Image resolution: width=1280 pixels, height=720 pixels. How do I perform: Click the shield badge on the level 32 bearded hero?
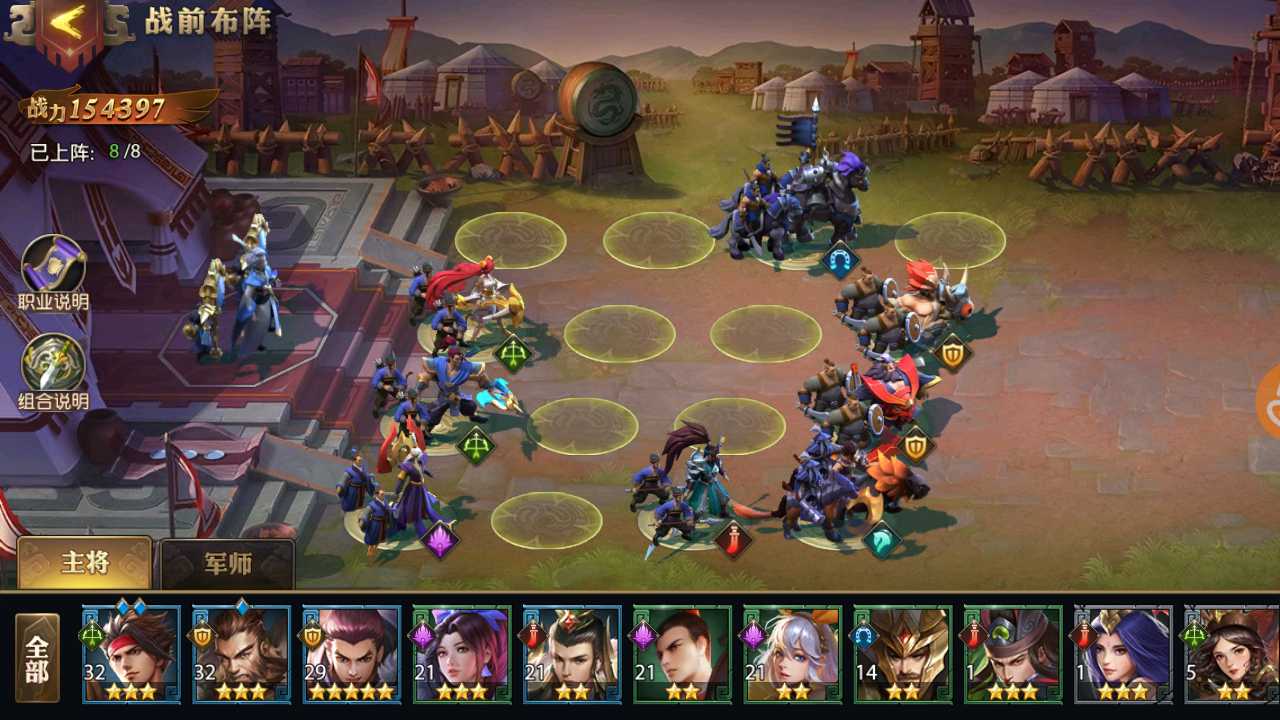click(202, 636)
